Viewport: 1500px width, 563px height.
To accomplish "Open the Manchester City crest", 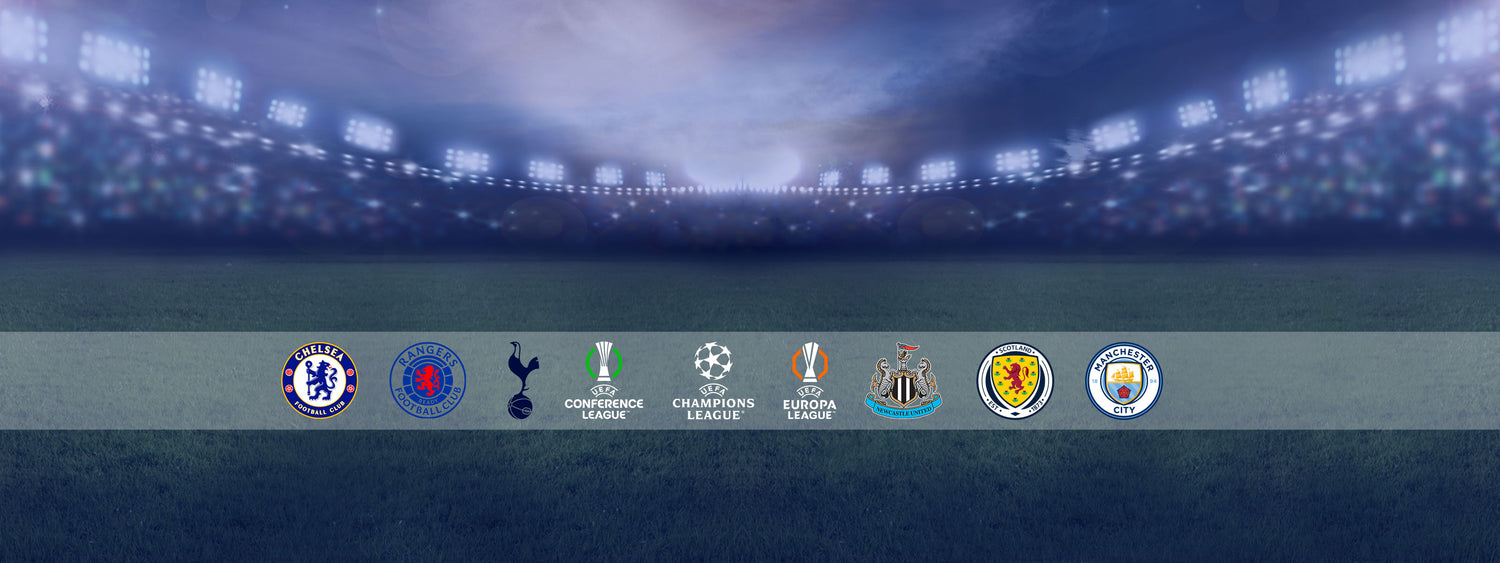I will coord(1124,381).
